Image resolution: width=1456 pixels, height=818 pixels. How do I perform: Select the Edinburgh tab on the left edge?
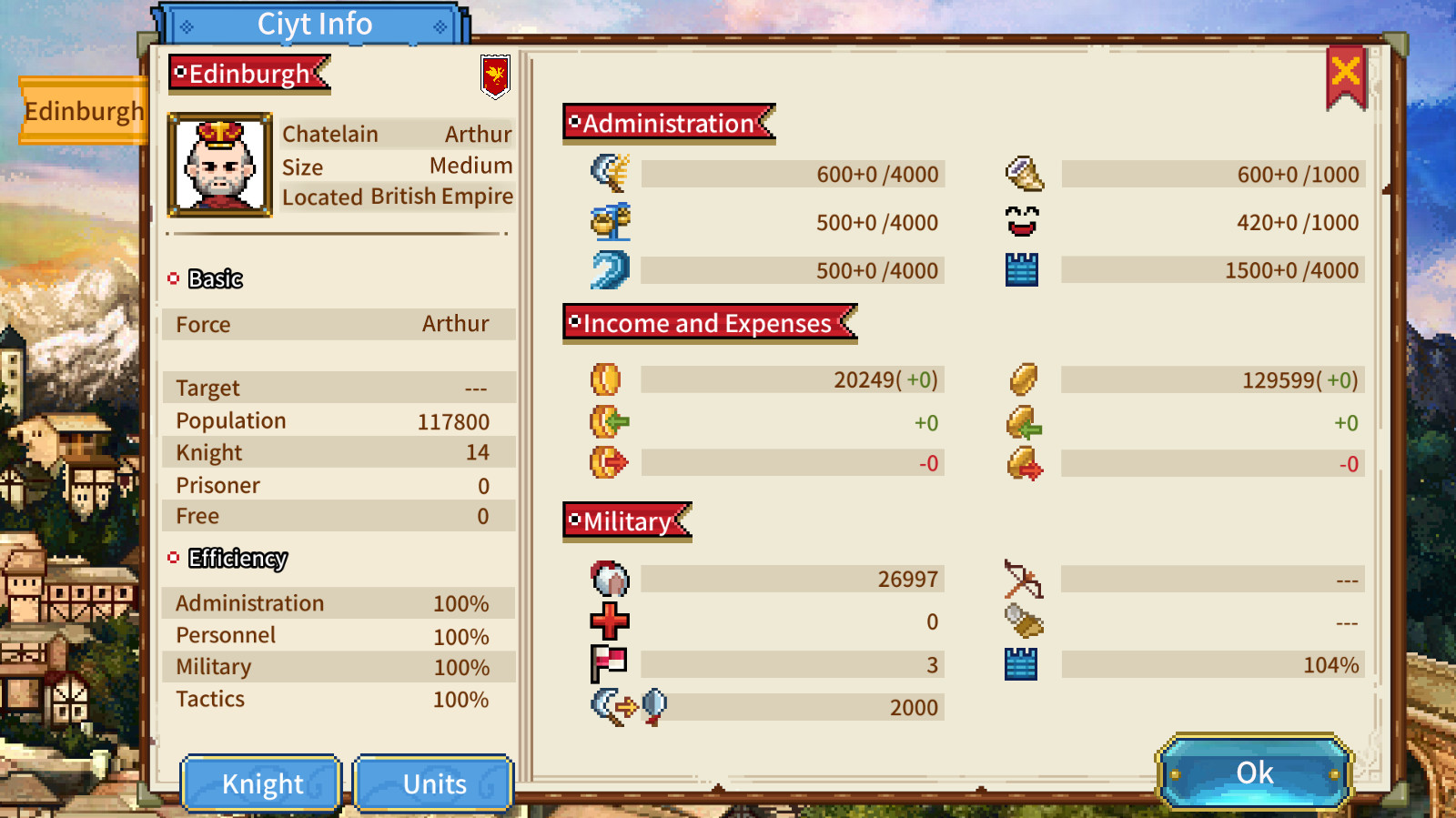82,111
